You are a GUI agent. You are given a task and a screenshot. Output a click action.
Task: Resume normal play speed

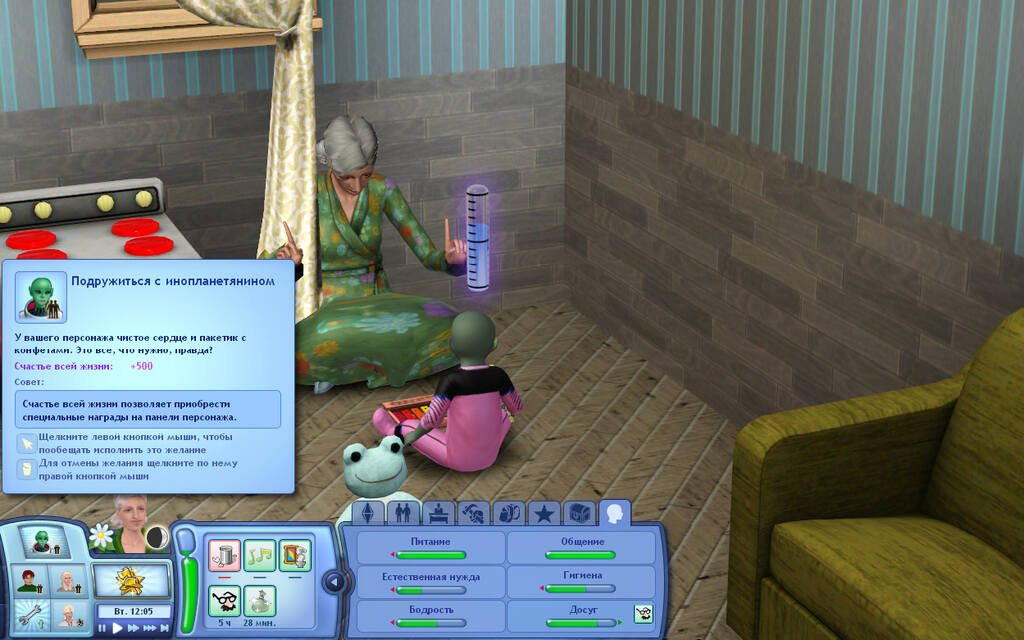(117, 628)
